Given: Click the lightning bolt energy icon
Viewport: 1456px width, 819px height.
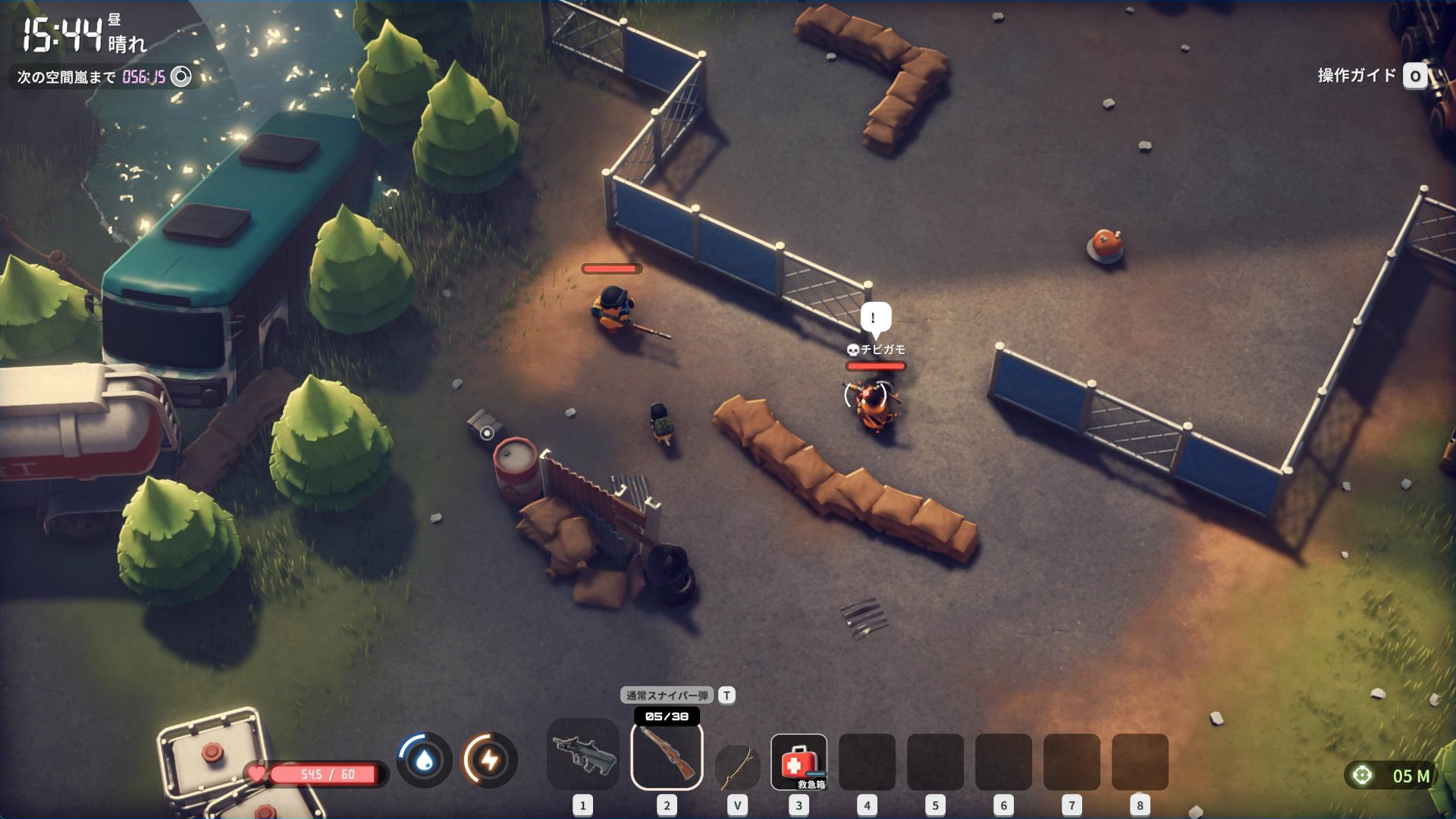Looking at the screenshot, I should point(490,759).
